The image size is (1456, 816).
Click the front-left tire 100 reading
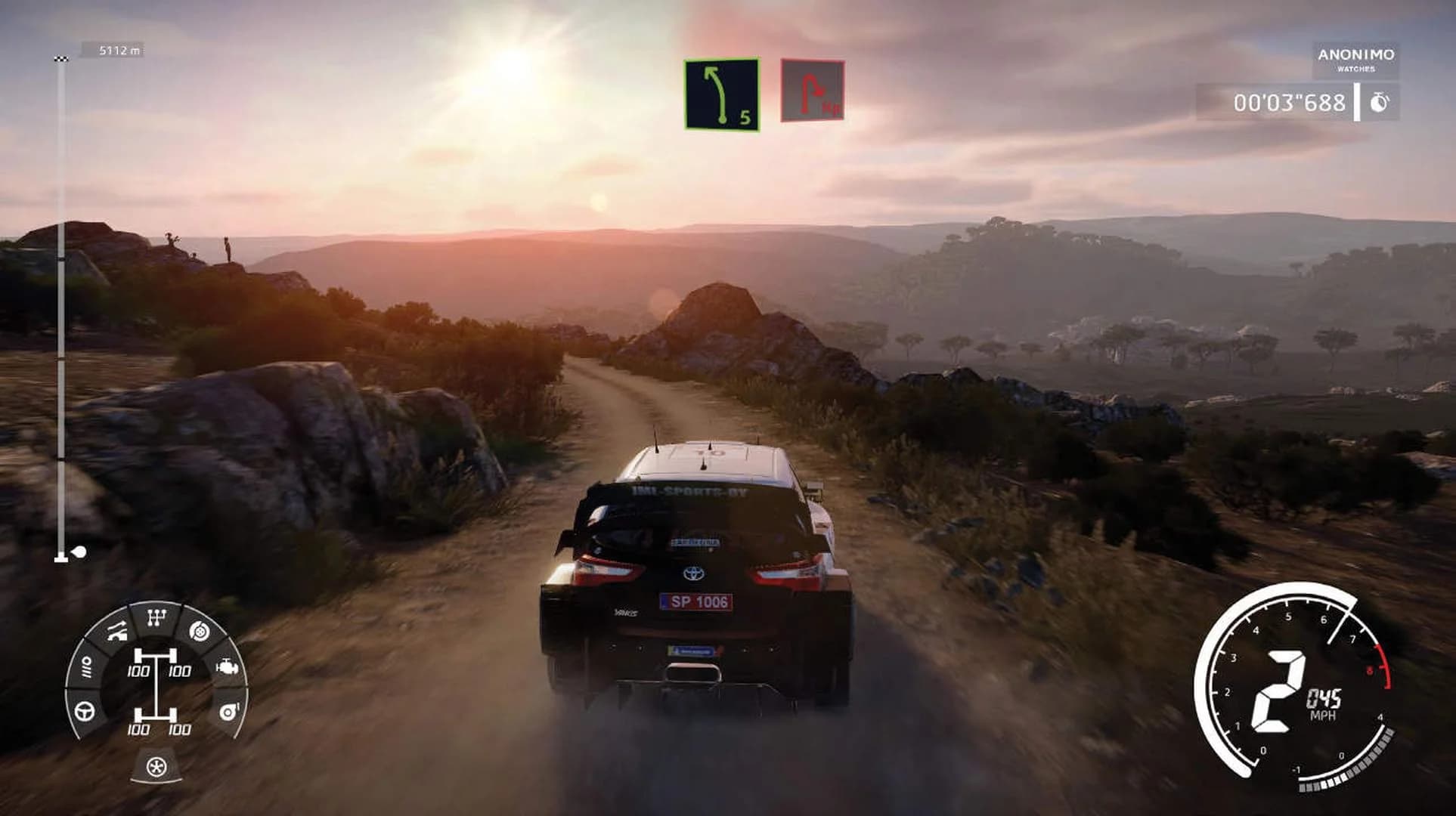(138, 670)
